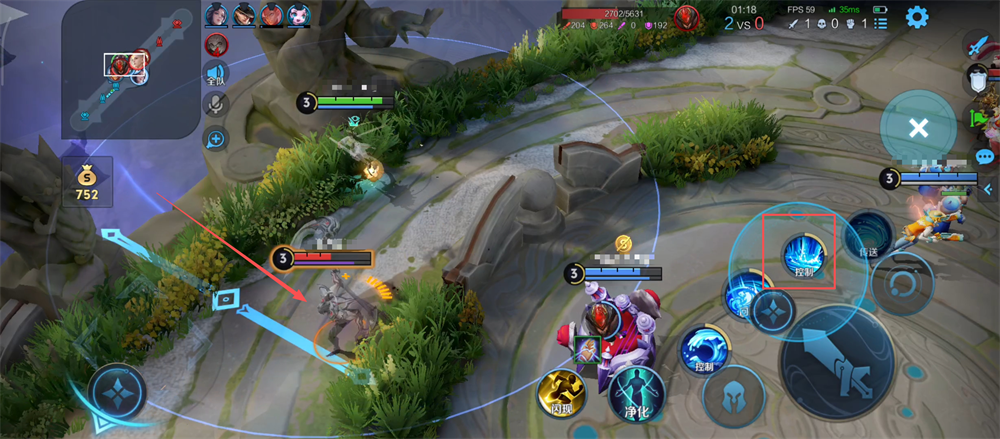
Task: Select the recall swirl button
Action: pyautogui.click(x=901, y=284)
